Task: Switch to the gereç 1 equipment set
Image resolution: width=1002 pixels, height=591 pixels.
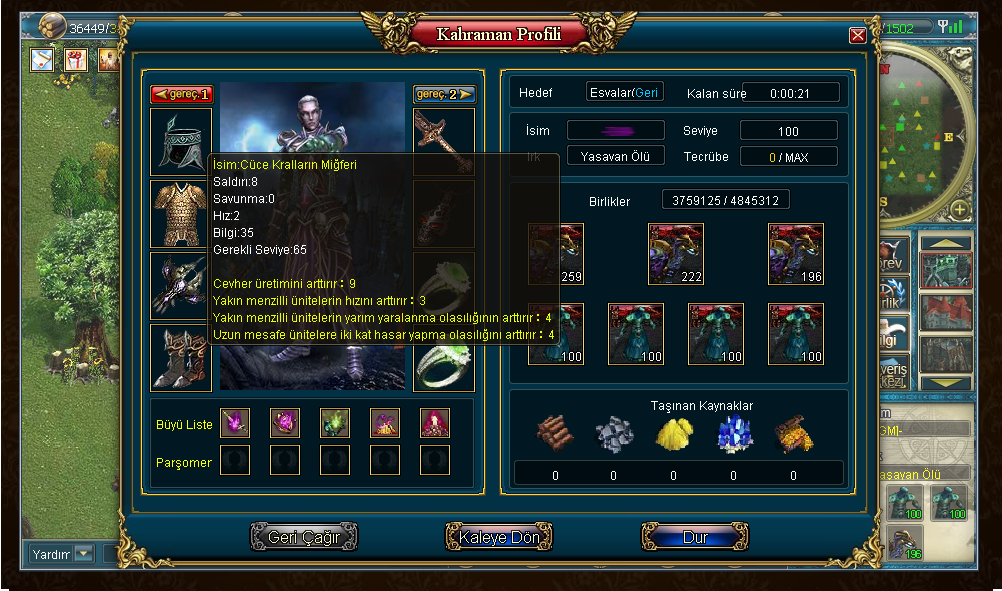Action: [181, 94]
